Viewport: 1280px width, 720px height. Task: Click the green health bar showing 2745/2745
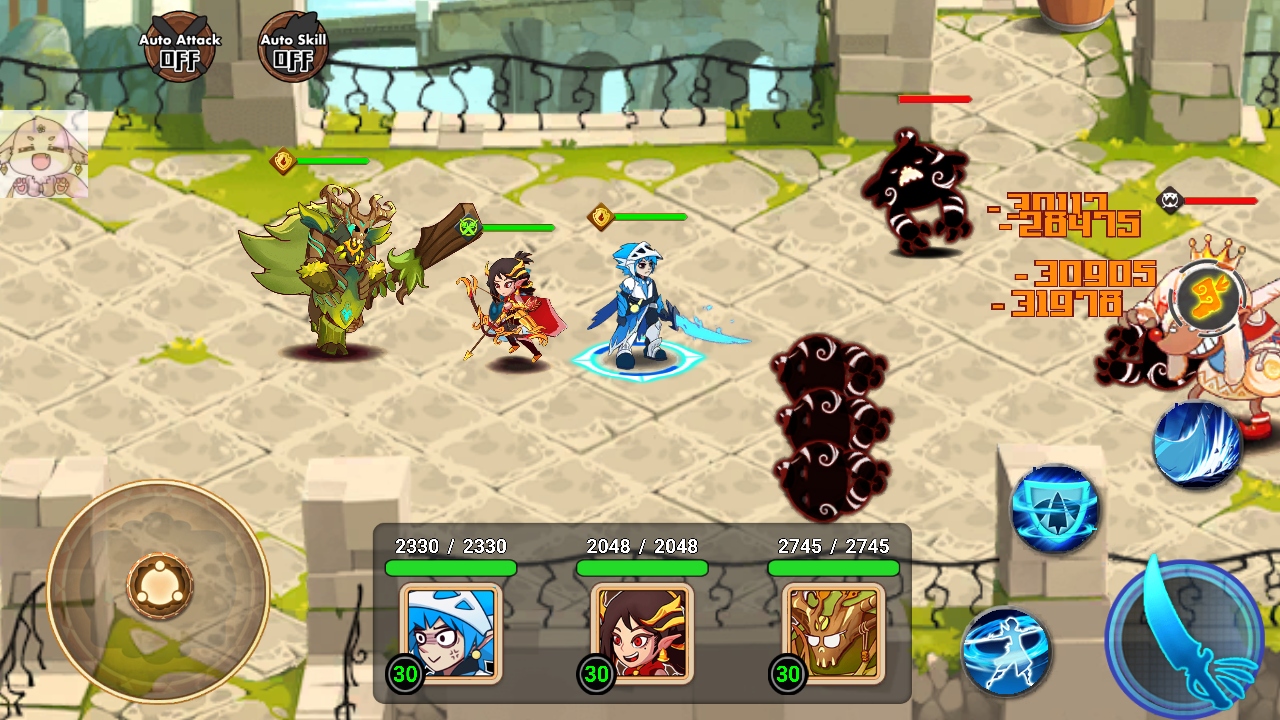click(x=833, y=567)
